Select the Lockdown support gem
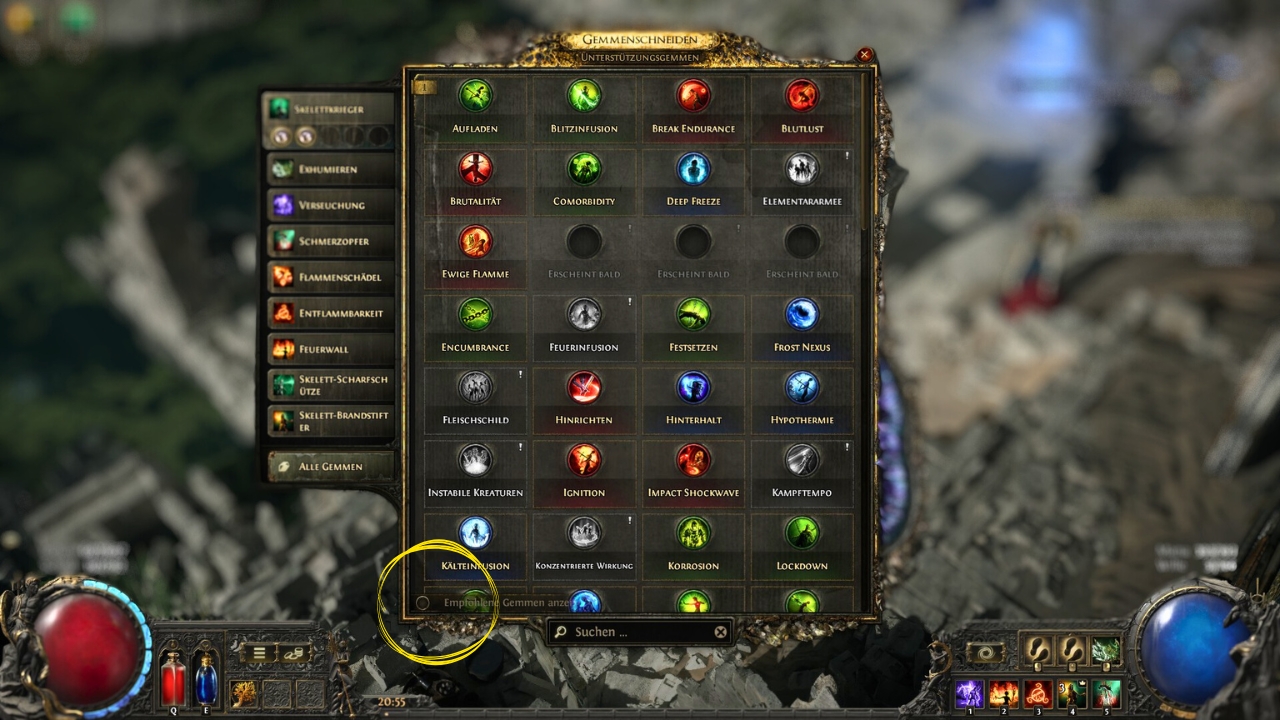The width and height of the screenshot is (1280, 720). point(802,534)
